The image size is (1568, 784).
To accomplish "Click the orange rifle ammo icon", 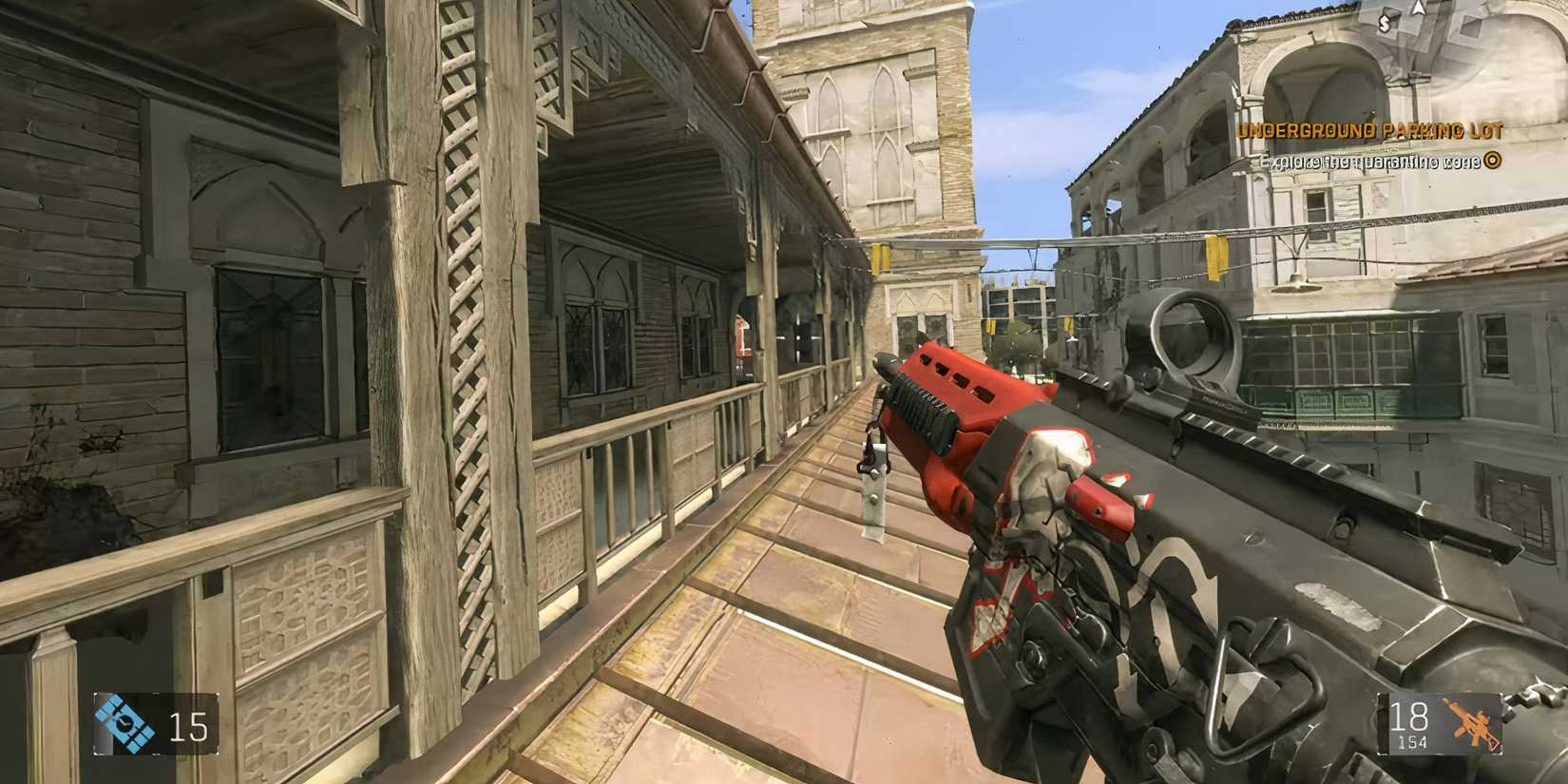I will pyautogui.click(x=1472, y=724).
